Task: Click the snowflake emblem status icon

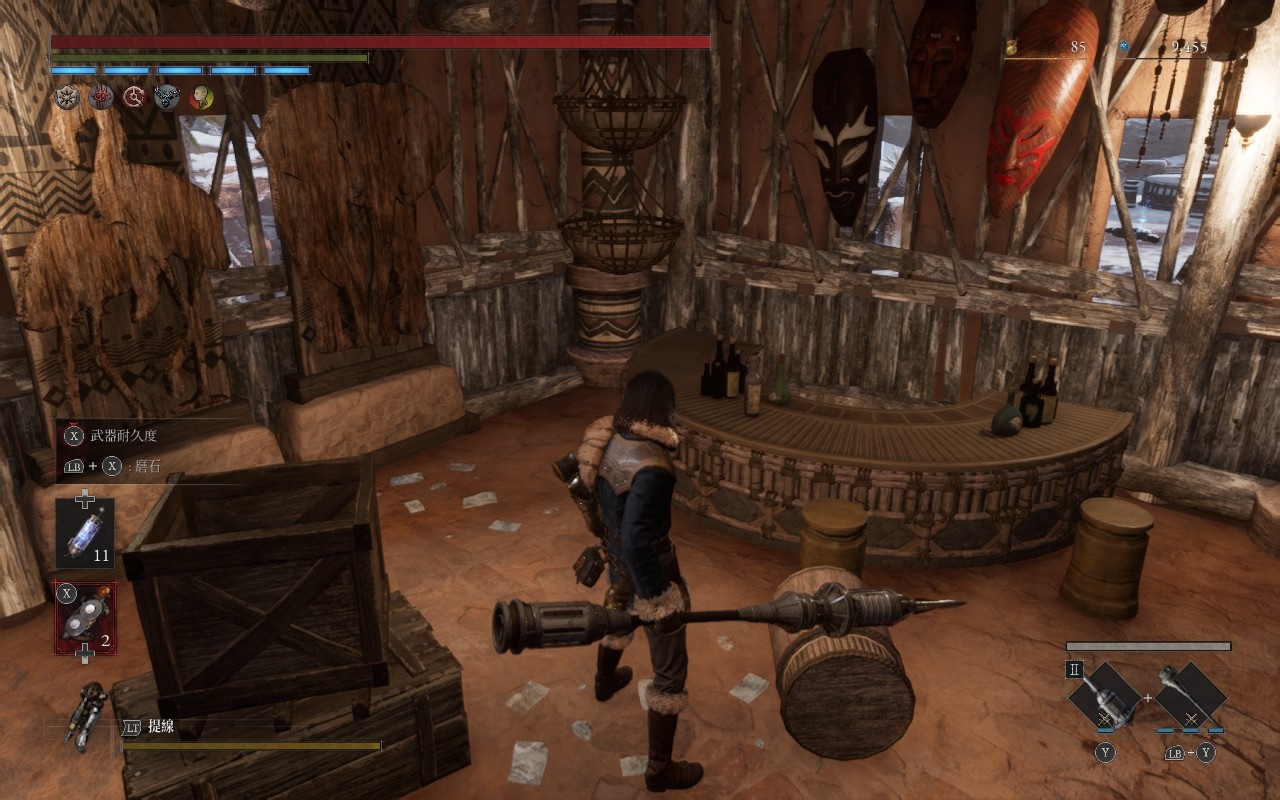Action: tap(66, 97)
